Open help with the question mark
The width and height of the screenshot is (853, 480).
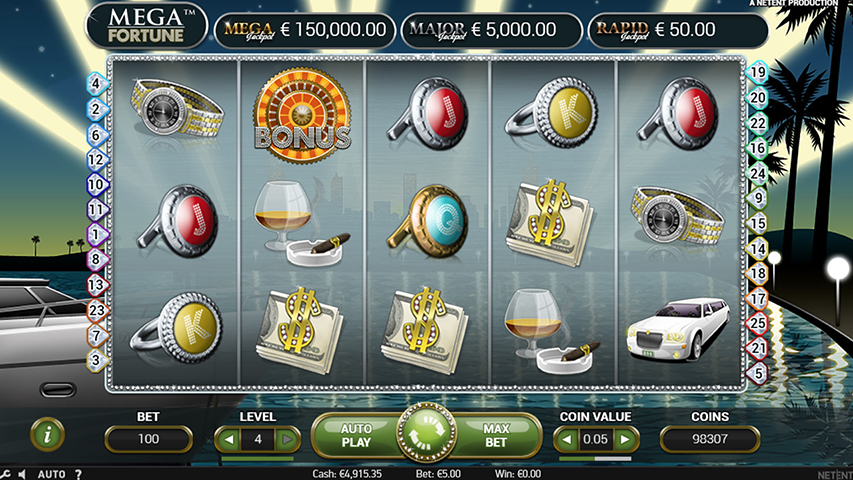pyautogui.click(x=78, y=474)
